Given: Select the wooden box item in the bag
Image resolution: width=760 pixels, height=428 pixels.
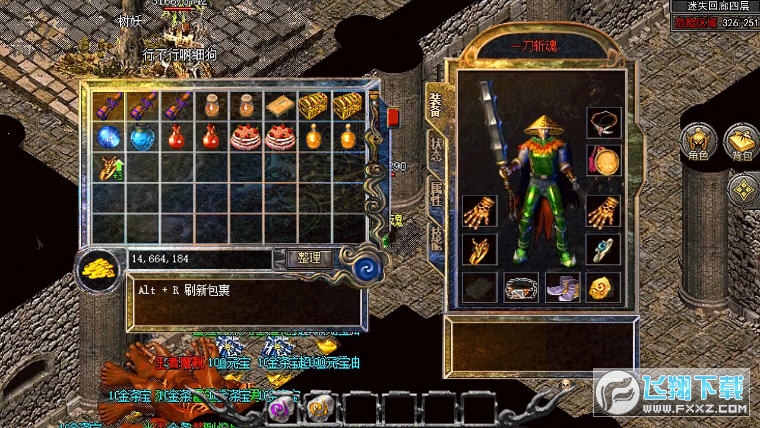Looking at the screenshot, I should click(x=279, y=105).
